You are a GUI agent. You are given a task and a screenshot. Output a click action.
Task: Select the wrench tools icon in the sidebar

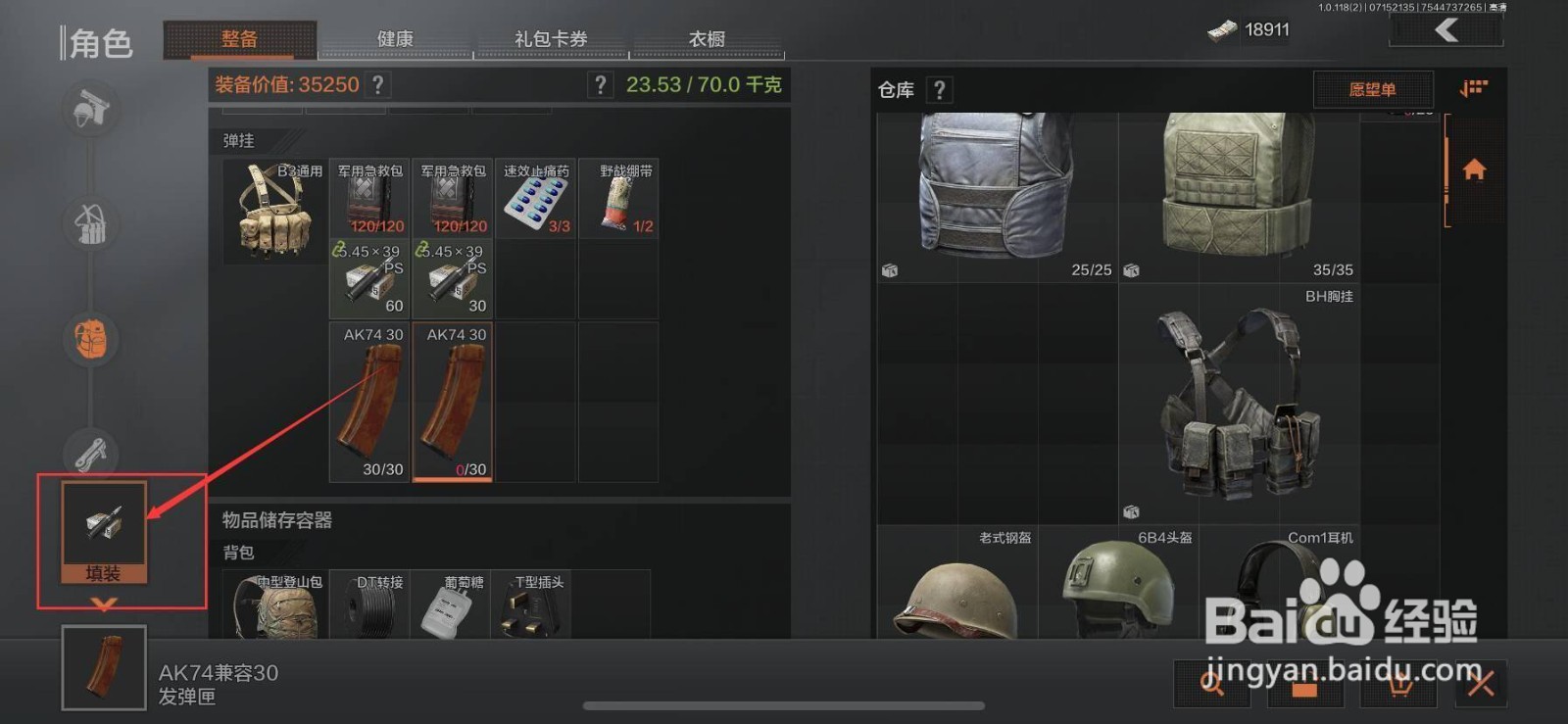pos(89,454)
